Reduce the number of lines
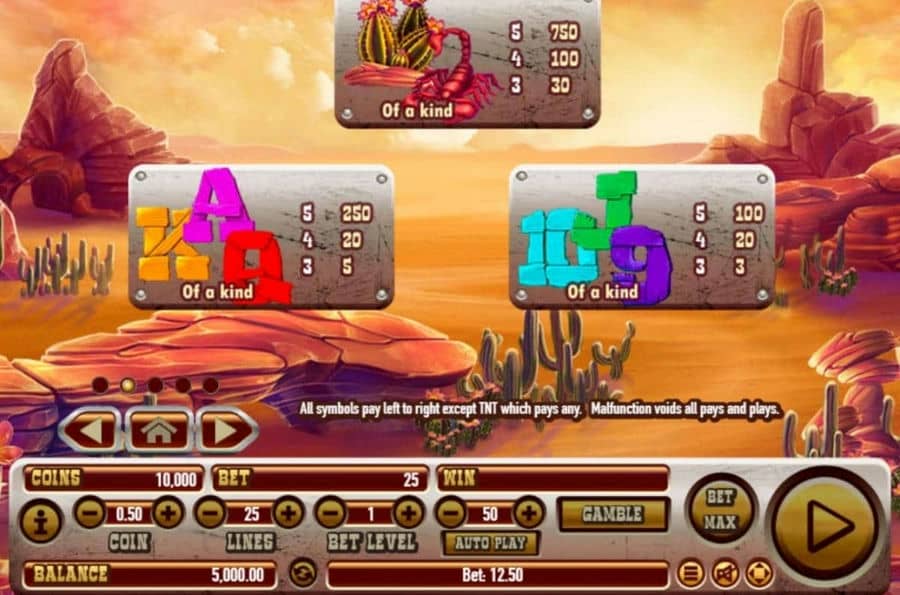This screenshot has height=595, width=900. 210,513
